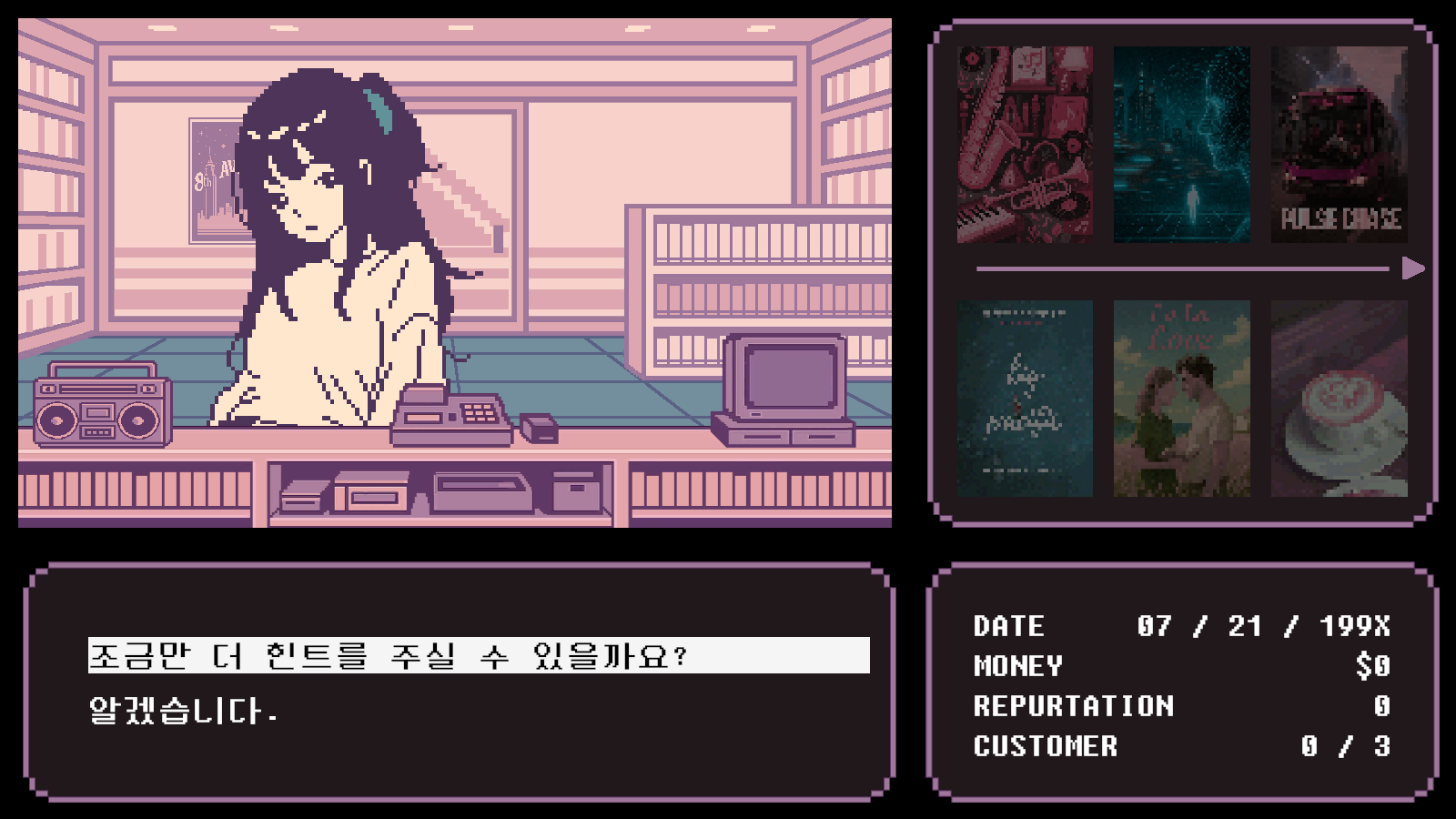Viewport: 1456px width, 819px height.
Task: Click the boombox on the counter
Action: tap(100, 409)
